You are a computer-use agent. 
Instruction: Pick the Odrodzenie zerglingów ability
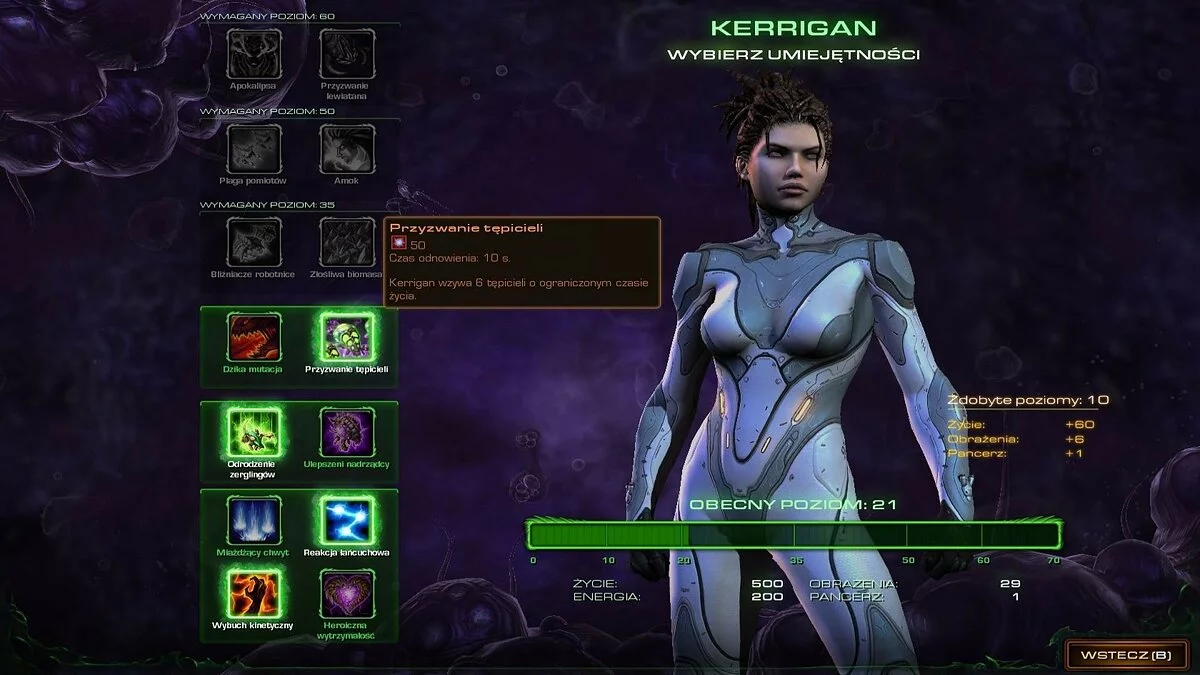coord(254,433)
